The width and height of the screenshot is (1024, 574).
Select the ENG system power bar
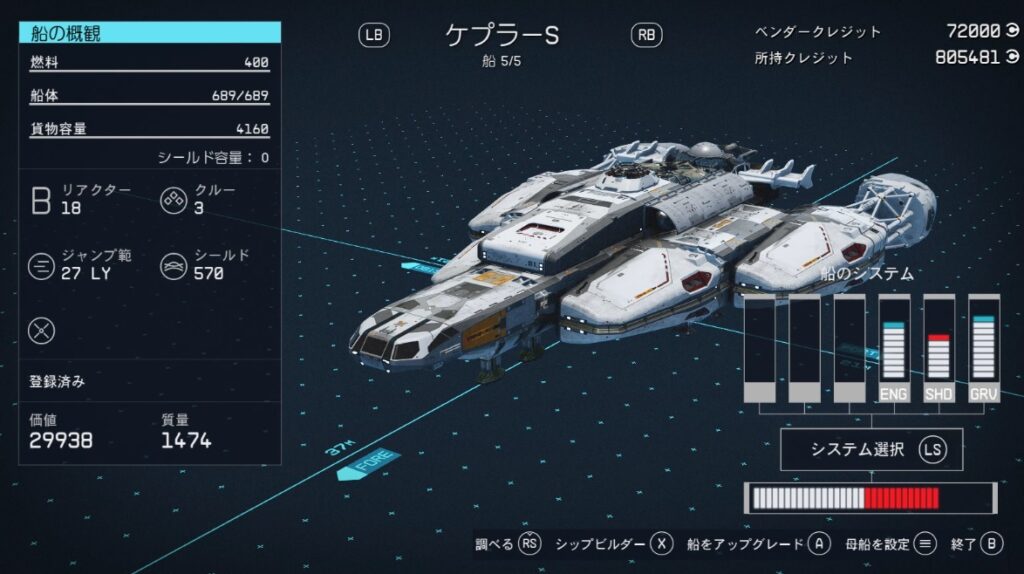894,349
